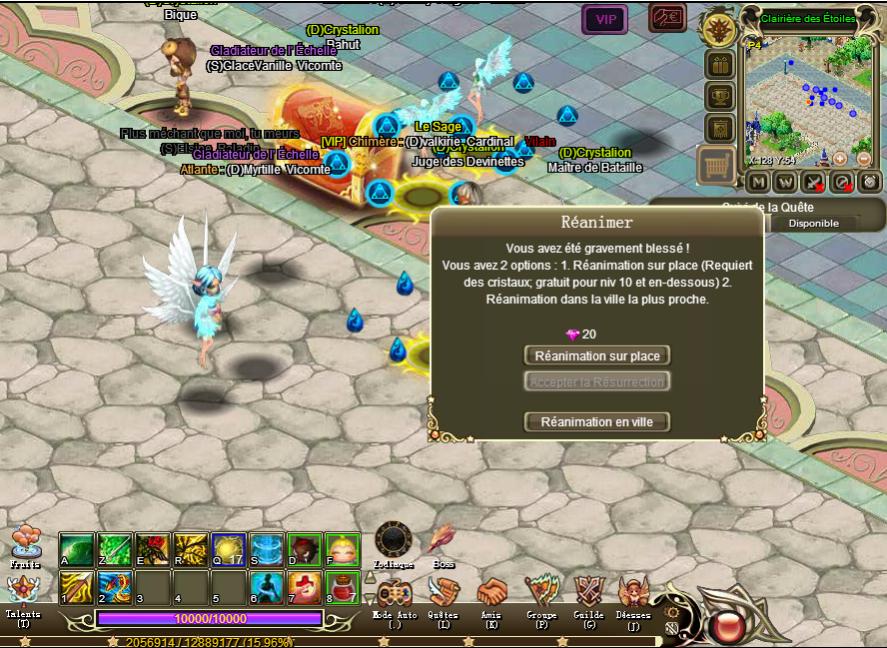Open the trophy rankings icon
This screenshot has height=648, width=887.
[x=719, y=97]
